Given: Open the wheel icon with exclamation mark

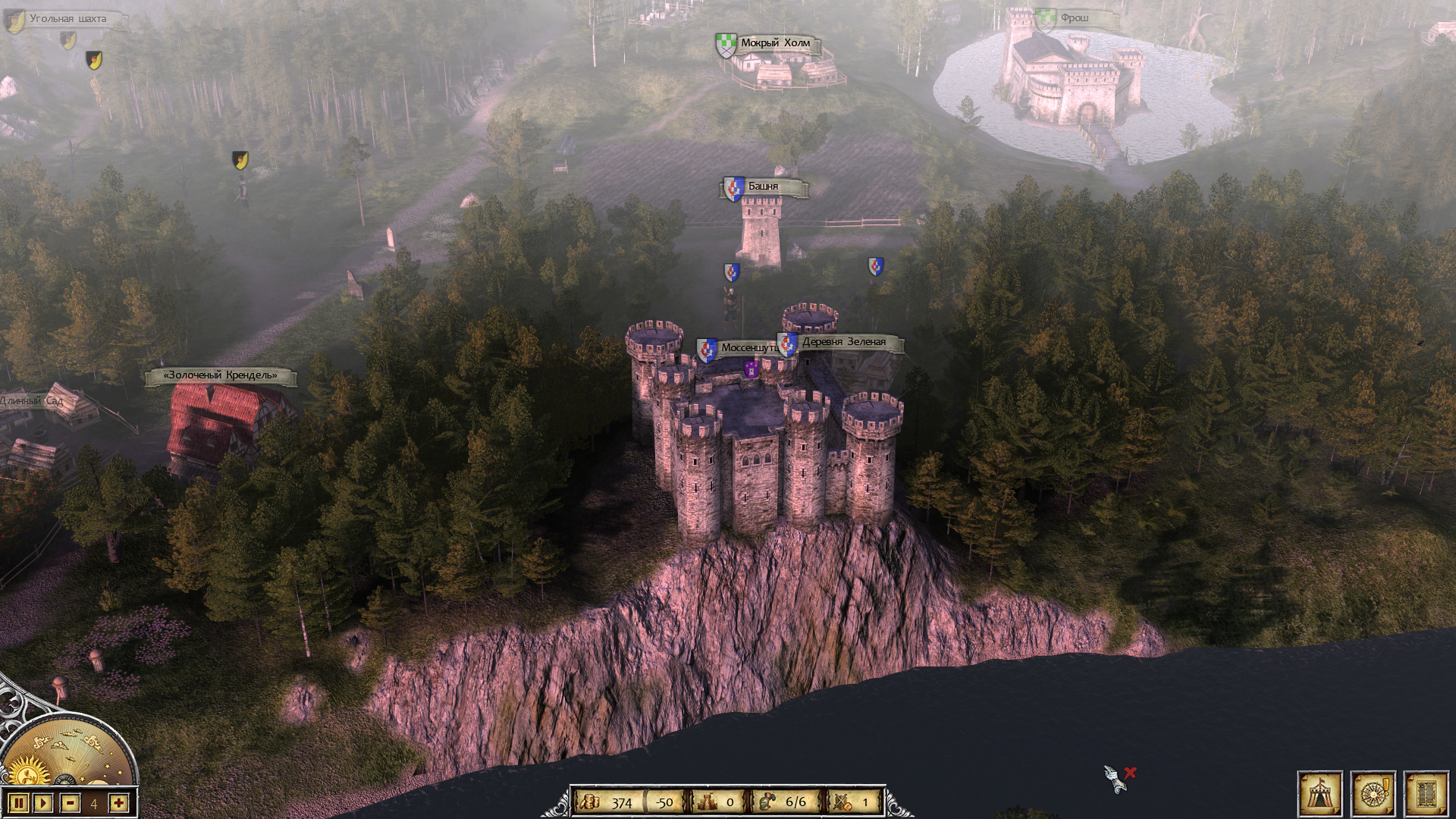Looking at the screenshot, I should (x=1373, y=795).
